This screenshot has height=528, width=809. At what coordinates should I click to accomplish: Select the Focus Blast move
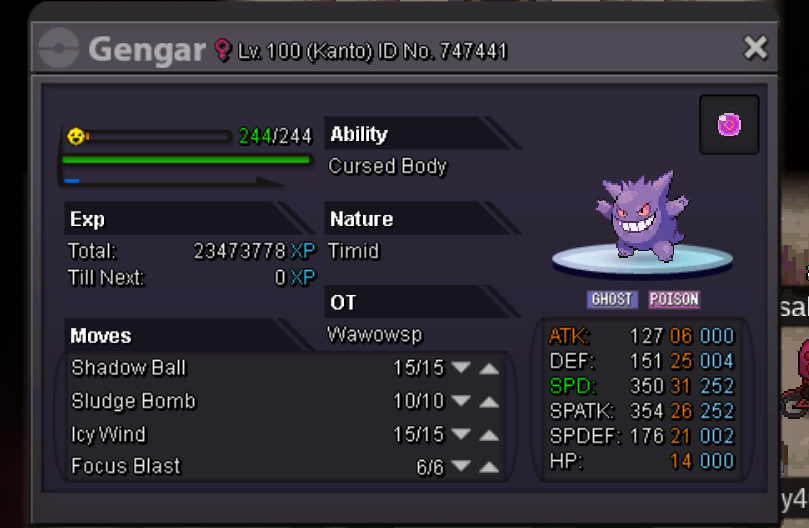(126, 467)
